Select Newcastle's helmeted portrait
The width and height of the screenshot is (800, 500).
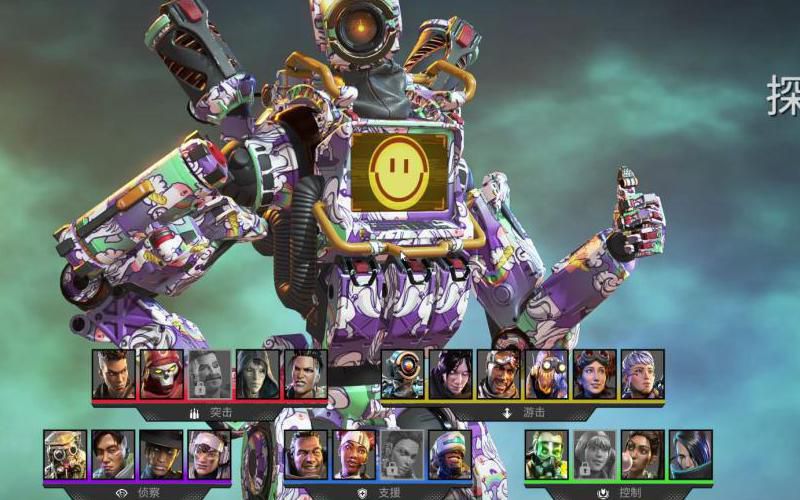pyautogui.click(x=450, y=455)
